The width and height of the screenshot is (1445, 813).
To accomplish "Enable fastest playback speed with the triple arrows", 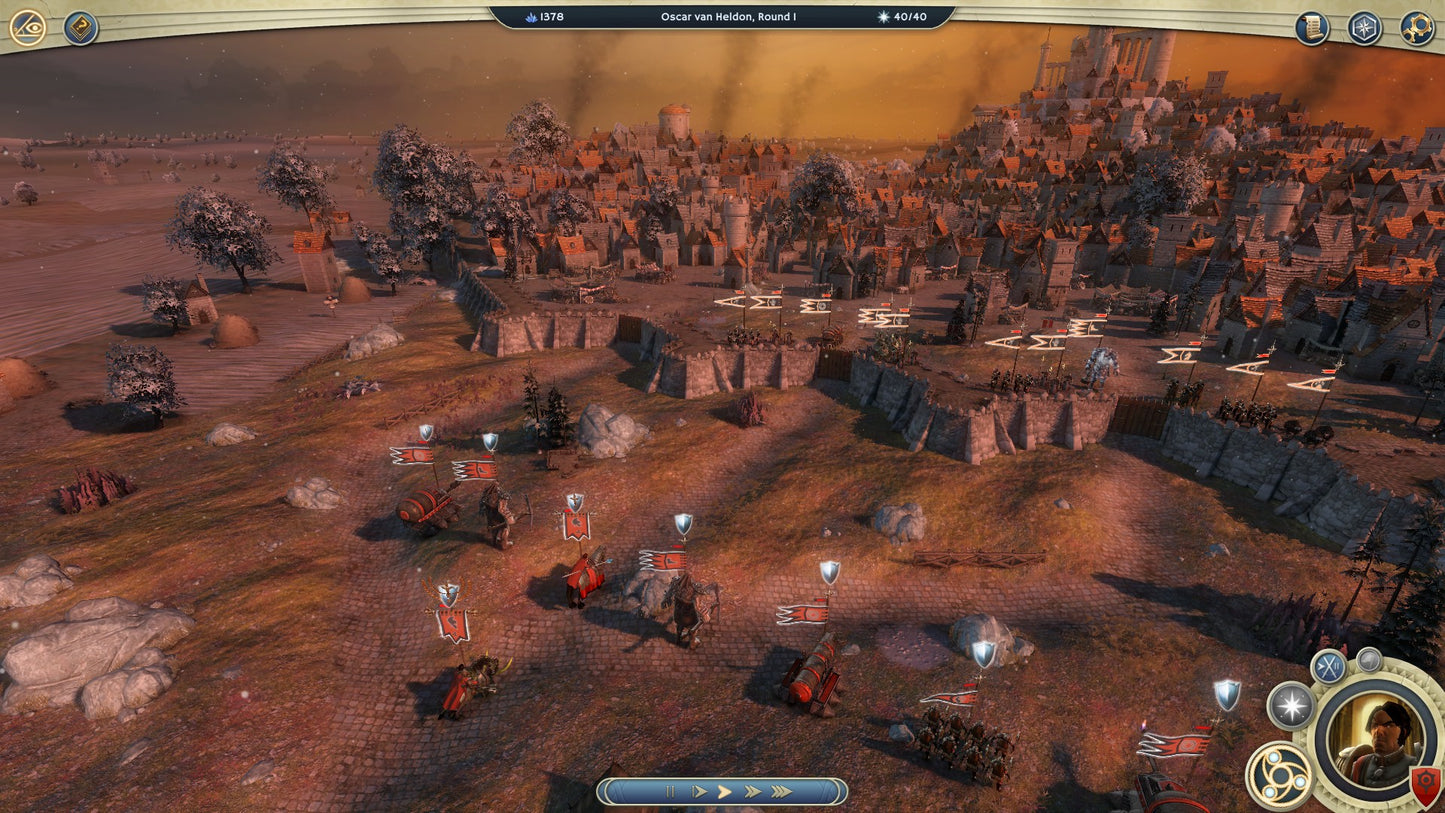I will point(782,791).
